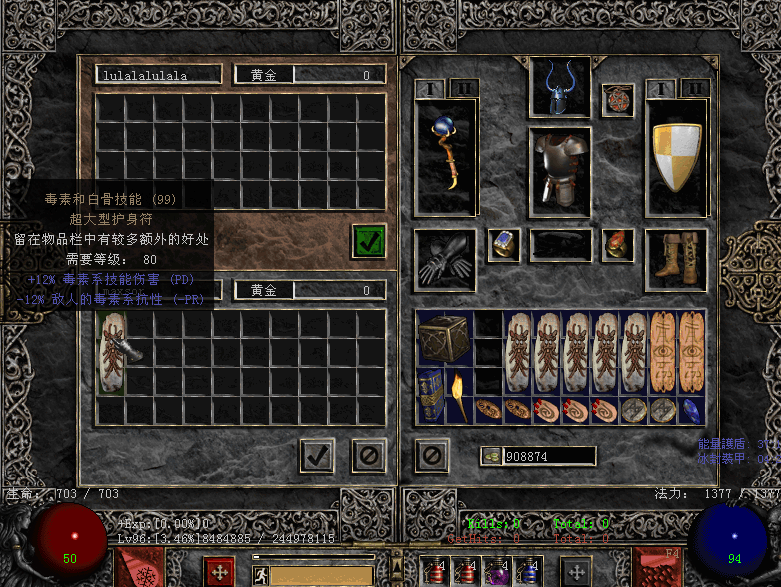The height and width of the screenshot is (587, 781).
Task: Click the gold pile button beside 908874
Action: pyautogui.click(x=492, y=456)
